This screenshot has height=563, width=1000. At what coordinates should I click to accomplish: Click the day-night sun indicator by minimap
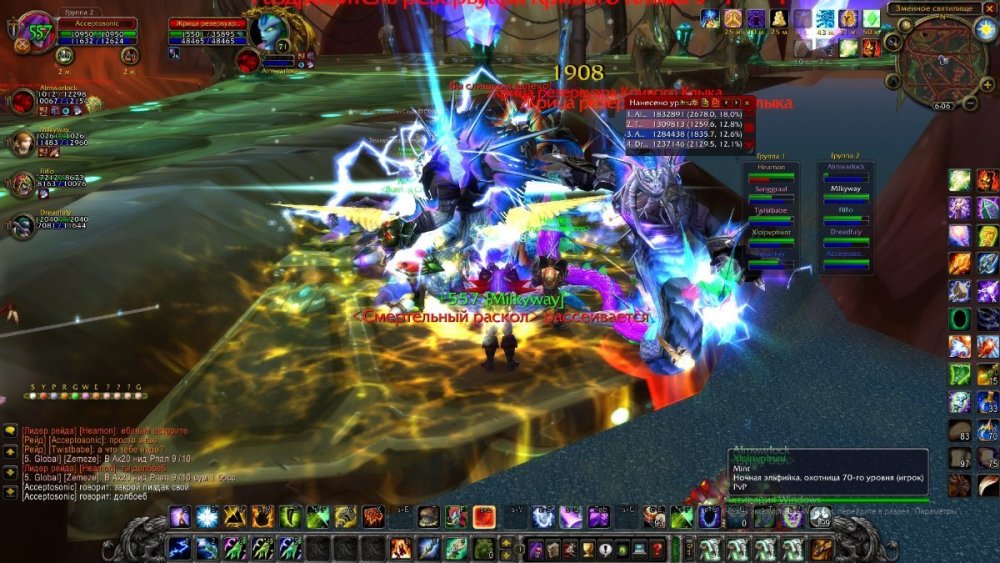click(983, 29)
